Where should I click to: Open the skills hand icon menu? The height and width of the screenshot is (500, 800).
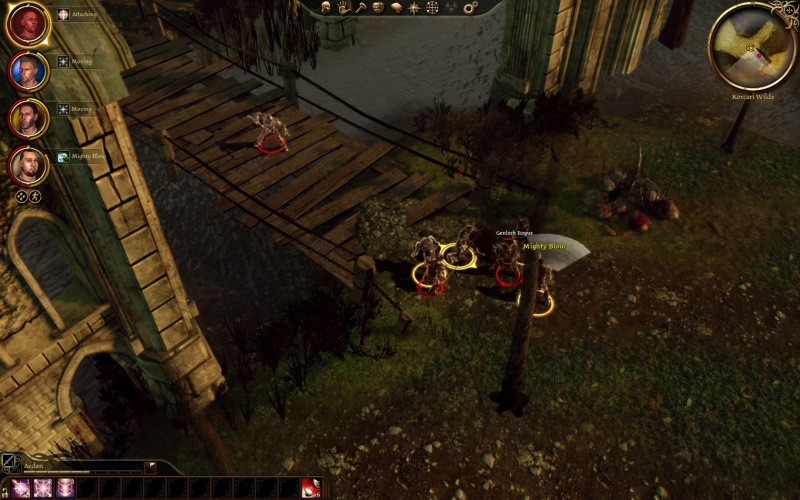343,7
